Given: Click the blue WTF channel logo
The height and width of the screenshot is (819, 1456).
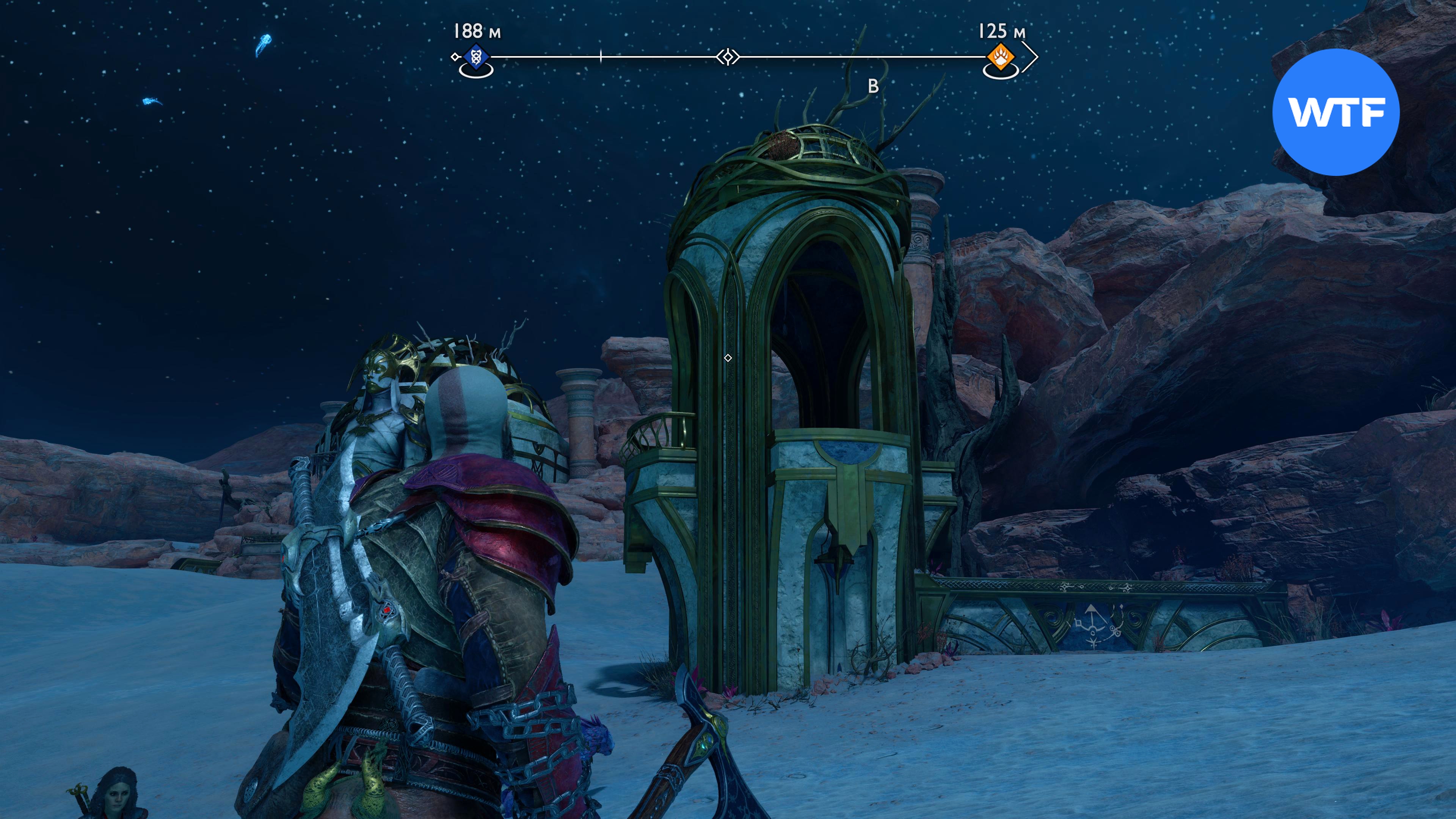Looking at the screenshot, I should click(x=1335, y=112).
